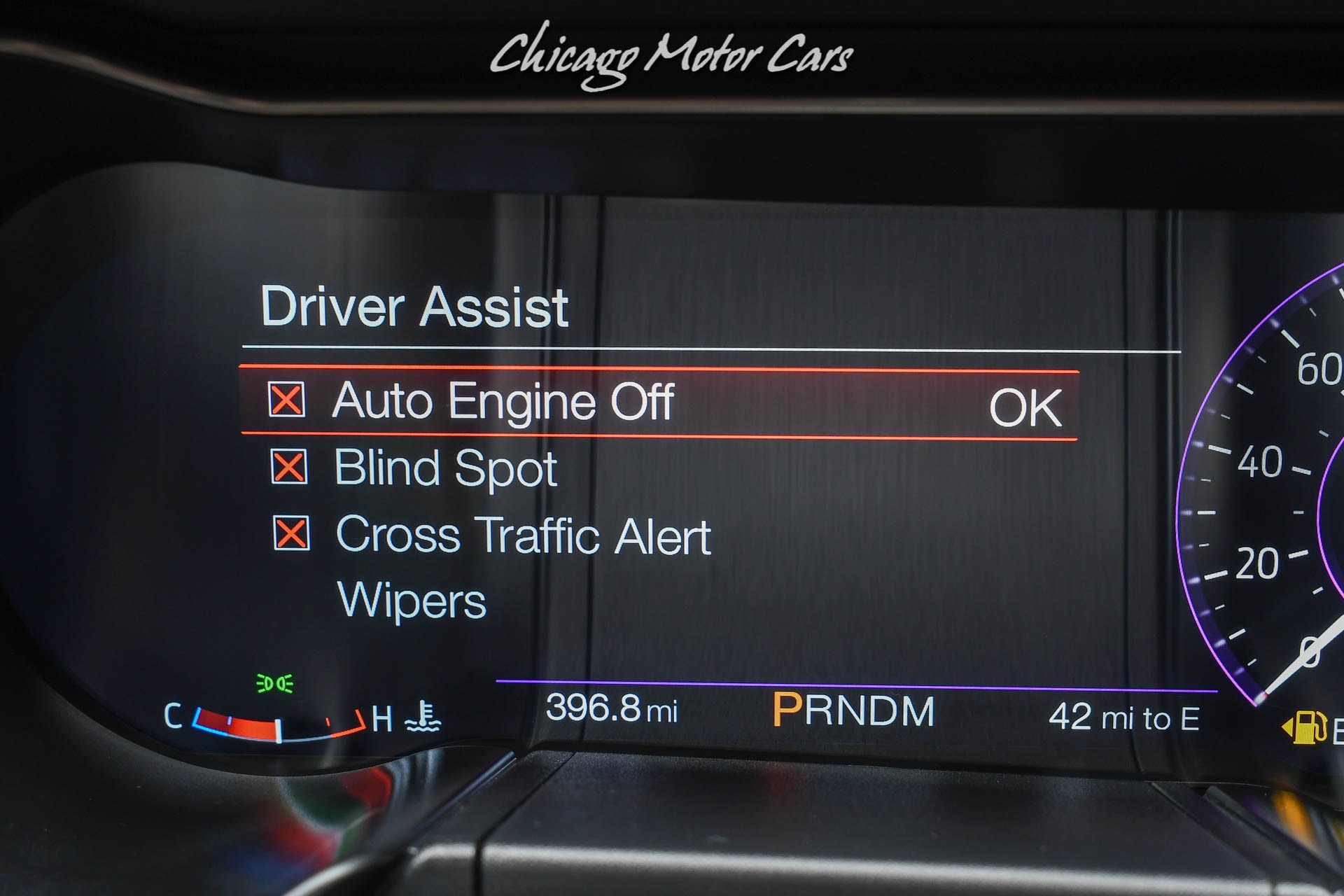Toggle the Blind Spot checkbox
This screenshot has height=896, width=1344.
[288, 467]
